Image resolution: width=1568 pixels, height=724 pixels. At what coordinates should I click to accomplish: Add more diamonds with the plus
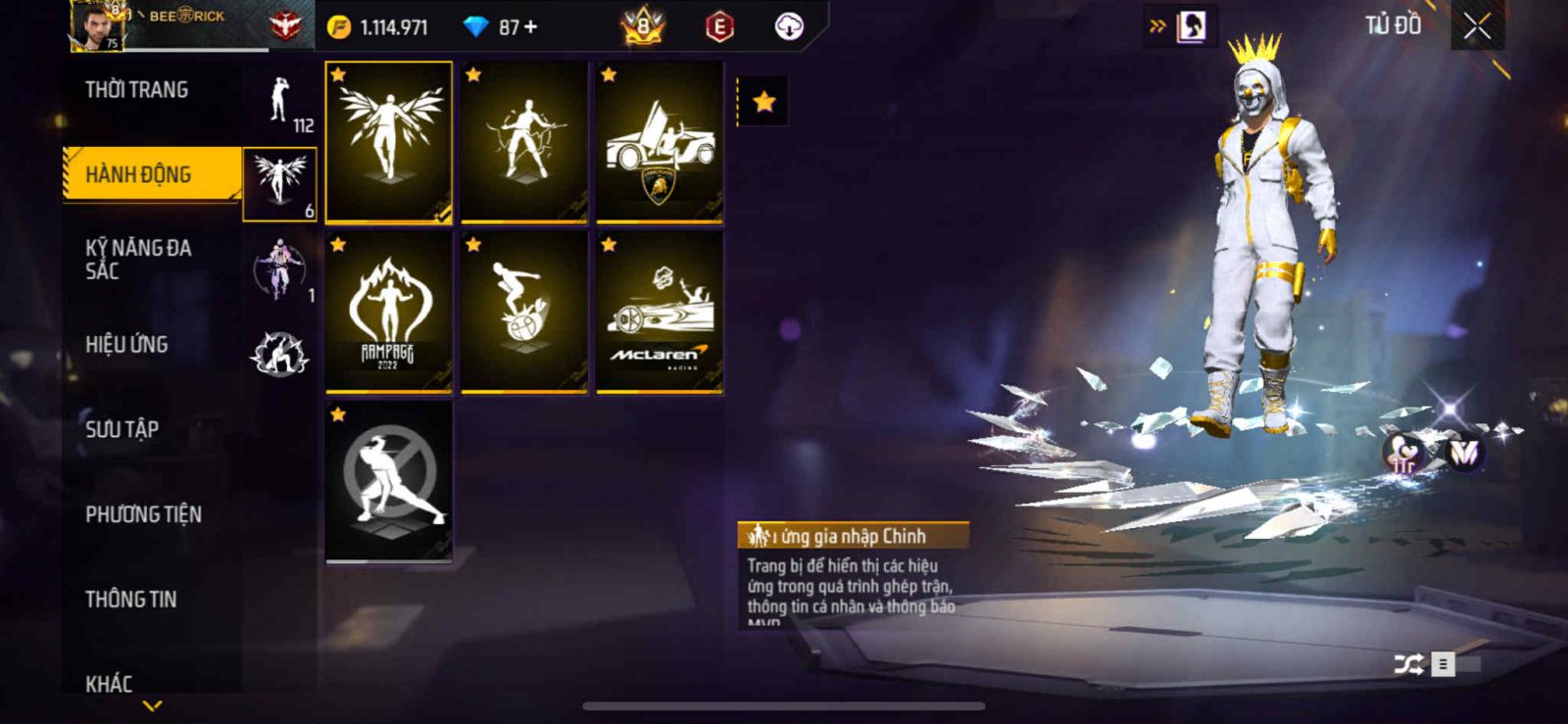click(x=531, y=27)
